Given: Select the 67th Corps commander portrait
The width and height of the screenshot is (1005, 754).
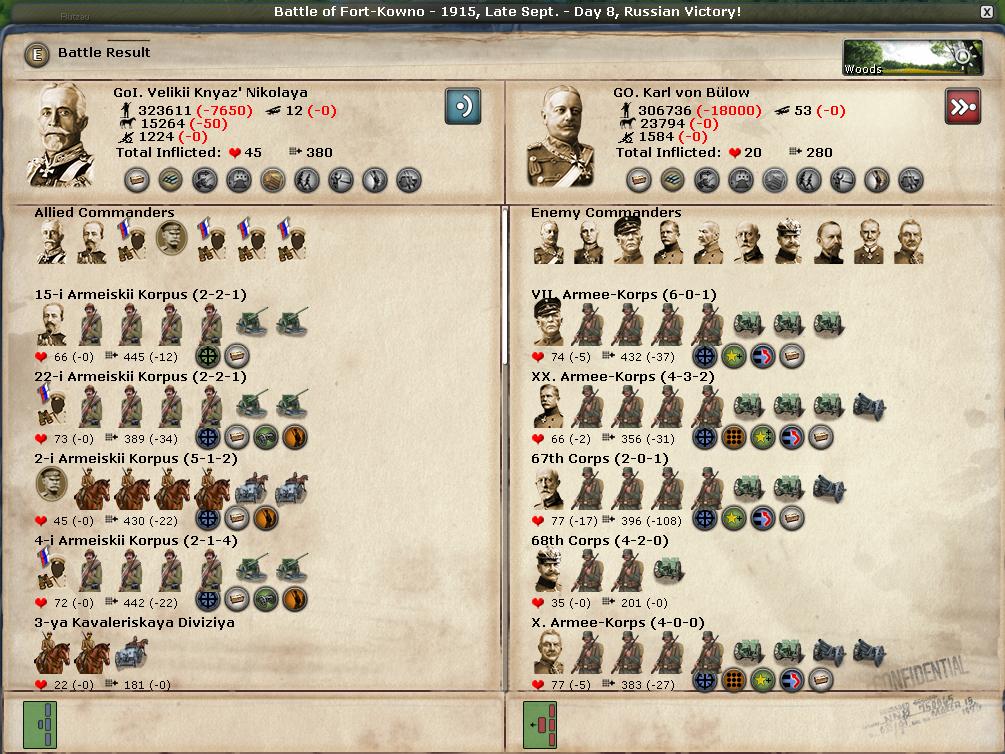Looking at the screenshot, I should point(549,487).
